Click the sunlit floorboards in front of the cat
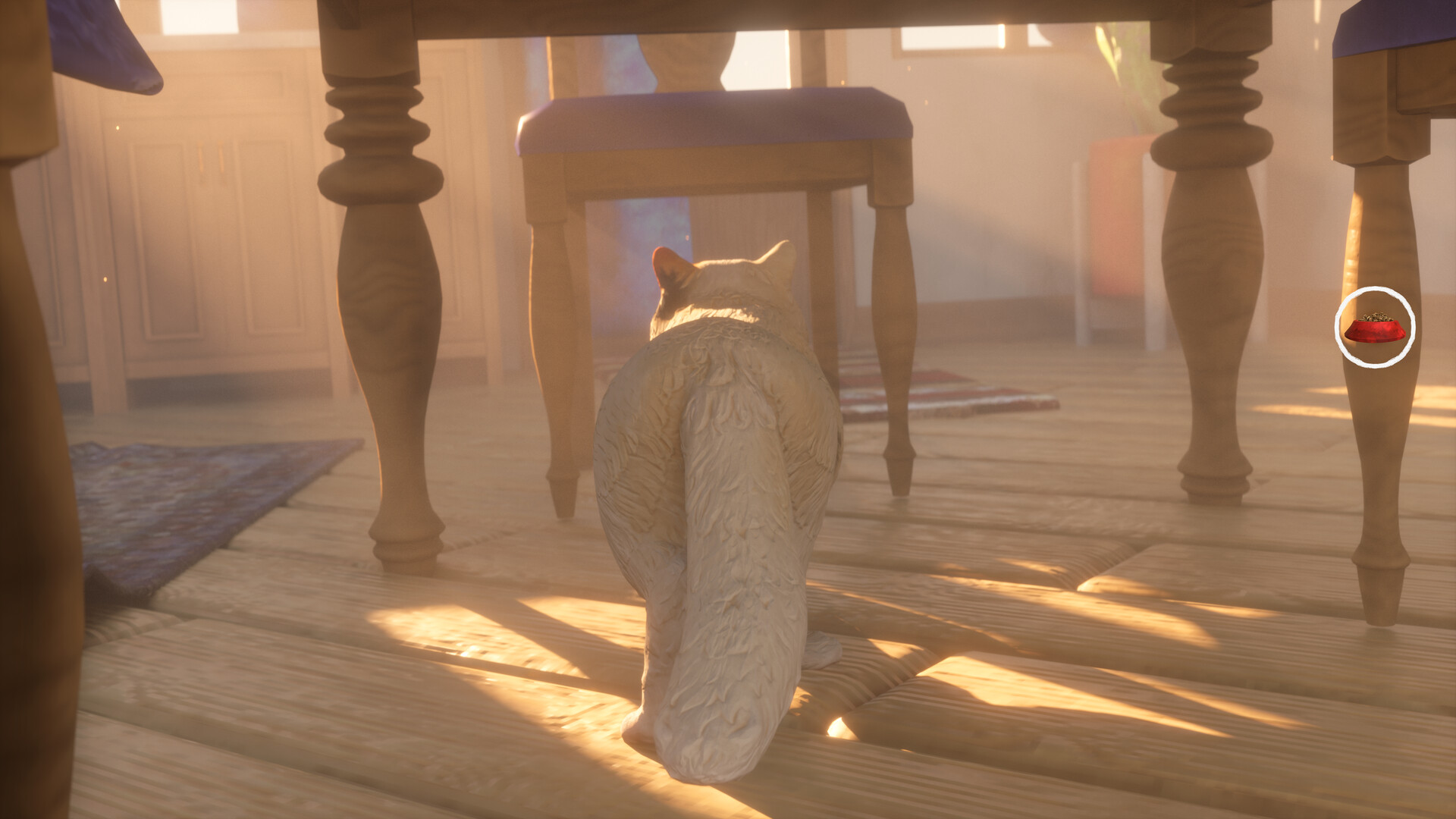 coord(948,667)
